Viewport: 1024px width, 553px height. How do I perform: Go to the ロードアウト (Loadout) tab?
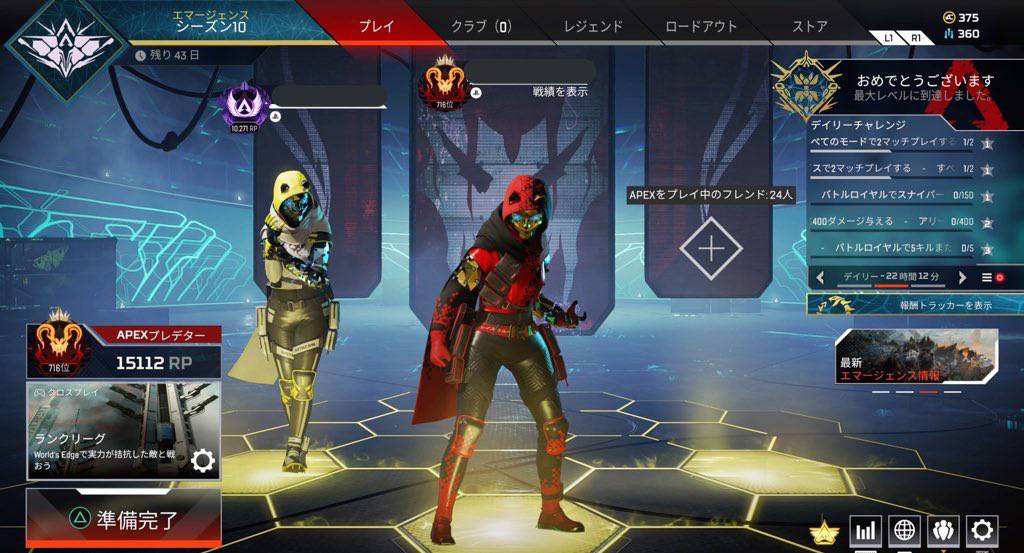tap(701, 27)
